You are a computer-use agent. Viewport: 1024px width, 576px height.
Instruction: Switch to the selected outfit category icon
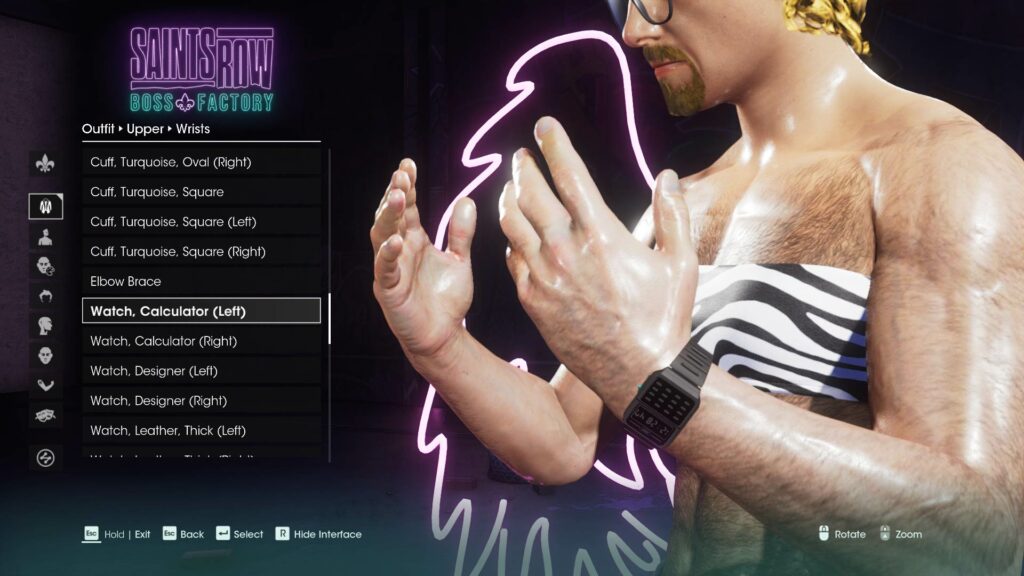pyautogui.click(x=45, y=206)
